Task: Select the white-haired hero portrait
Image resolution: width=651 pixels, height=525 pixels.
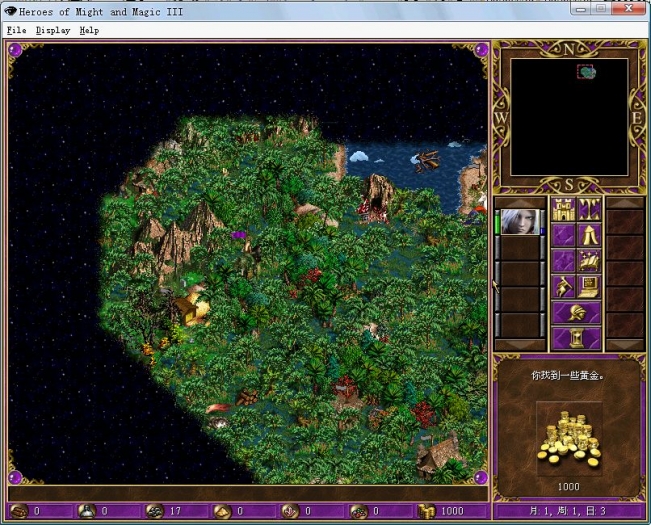Action: click(518, 223)
